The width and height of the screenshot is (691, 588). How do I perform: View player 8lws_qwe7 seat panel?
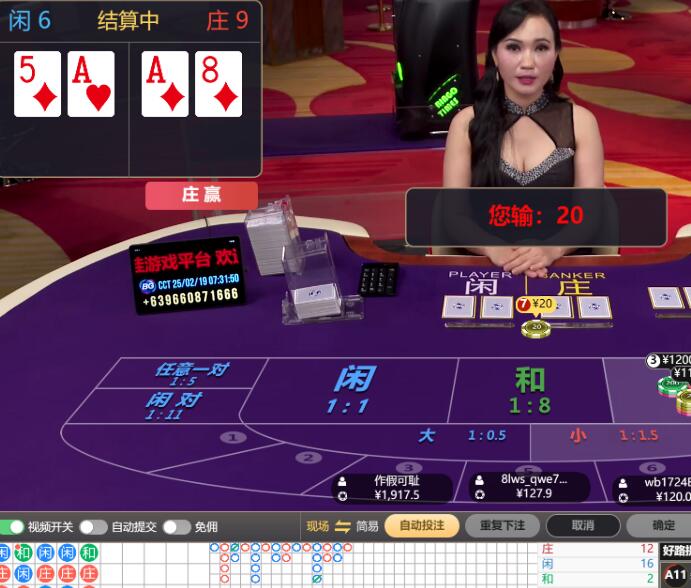click(530, 485)
